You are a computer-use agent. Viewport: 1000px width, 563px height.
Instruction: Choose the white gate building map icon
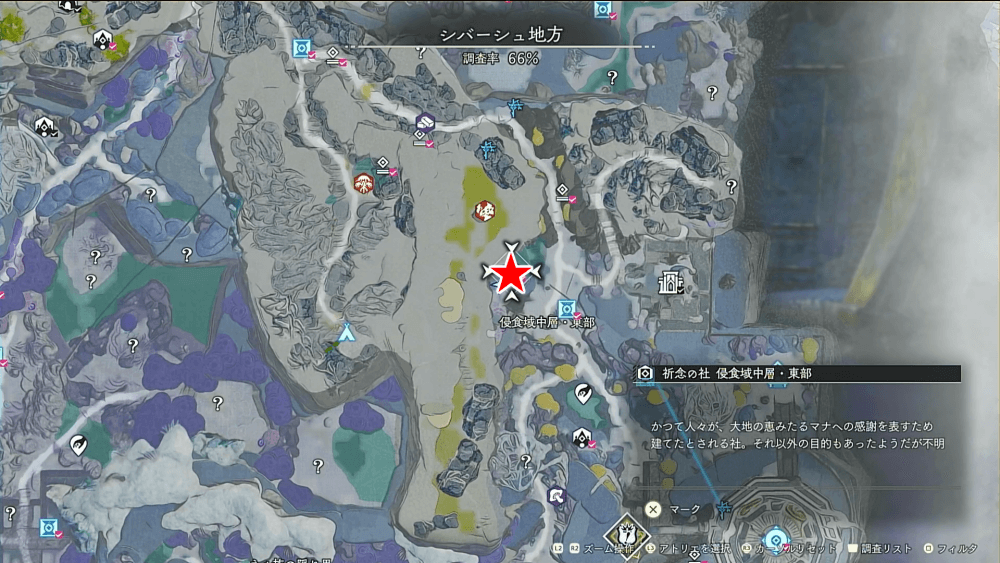(x=669, y=284)
